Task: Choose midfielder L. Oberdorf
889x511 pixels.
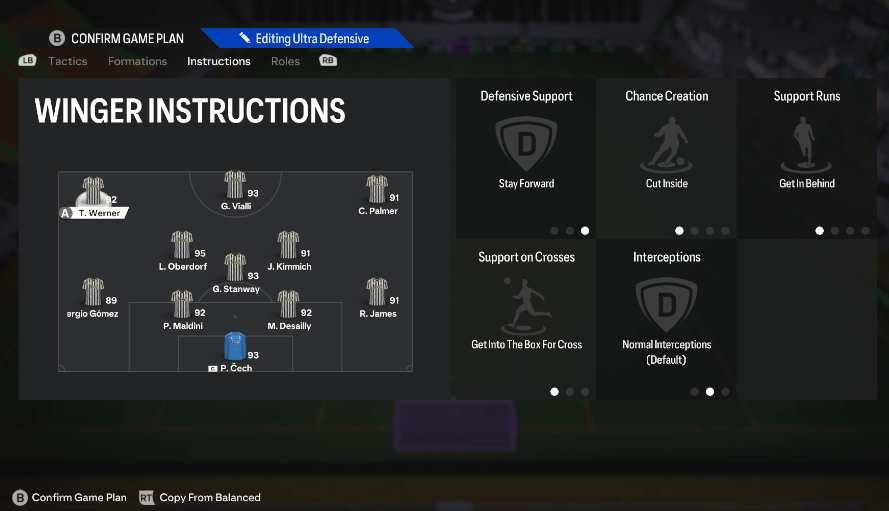Action: (182, 247)
